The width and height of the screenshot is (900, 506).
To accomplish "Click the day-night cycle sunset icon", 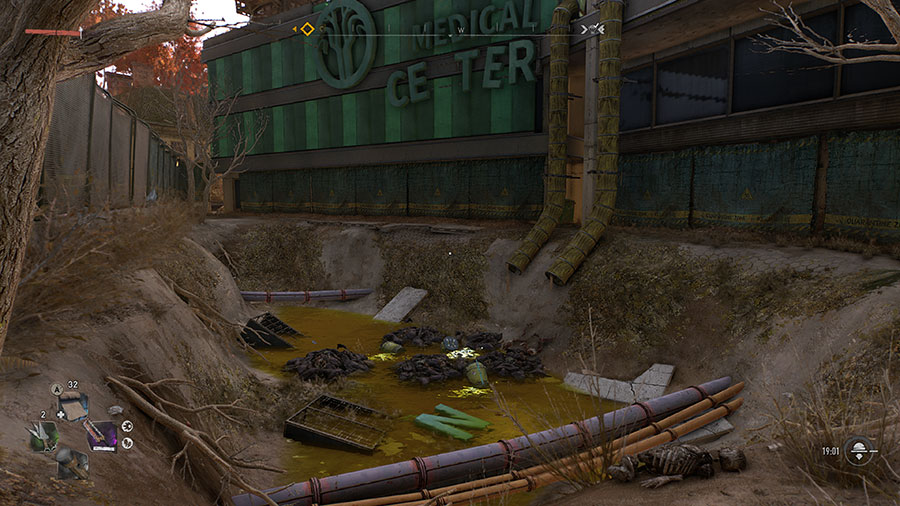I will click(x=859, y=451).
